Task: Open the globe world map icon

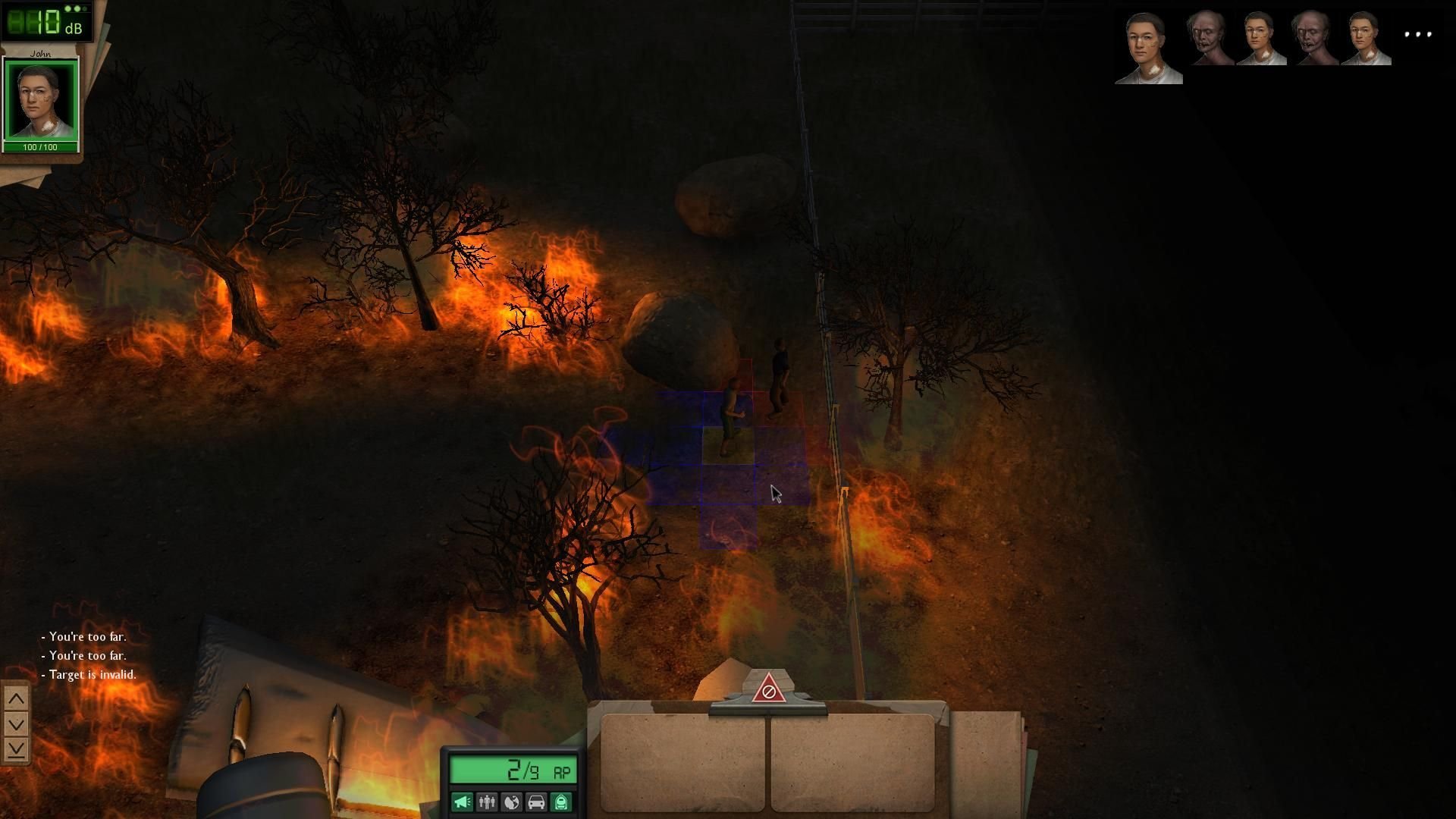Action: tap(511, 802)
